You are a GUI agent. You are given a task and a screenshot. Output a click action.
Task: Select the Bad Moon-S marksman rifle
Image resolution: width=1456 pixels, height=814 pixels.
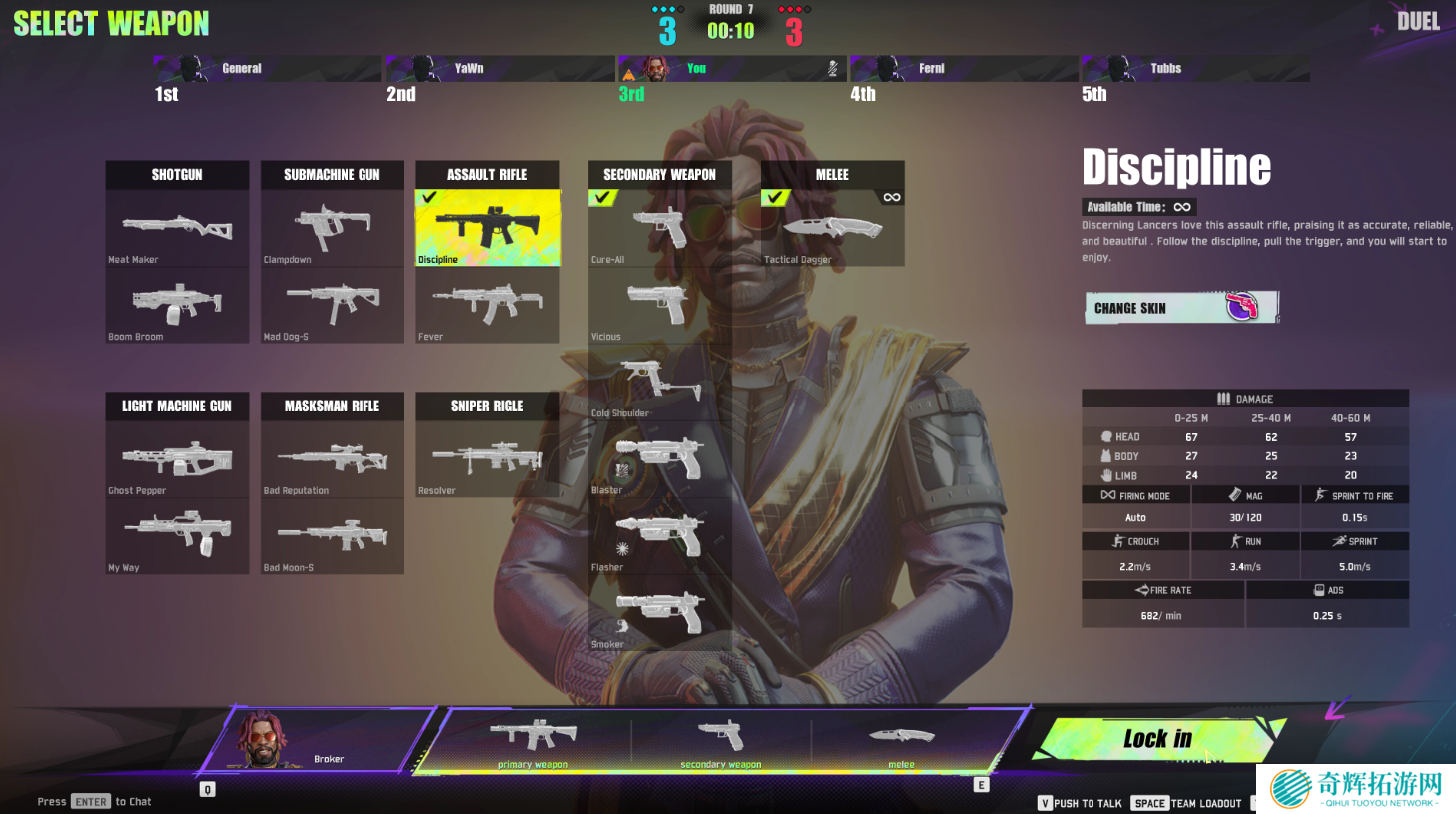pos(332,536)
